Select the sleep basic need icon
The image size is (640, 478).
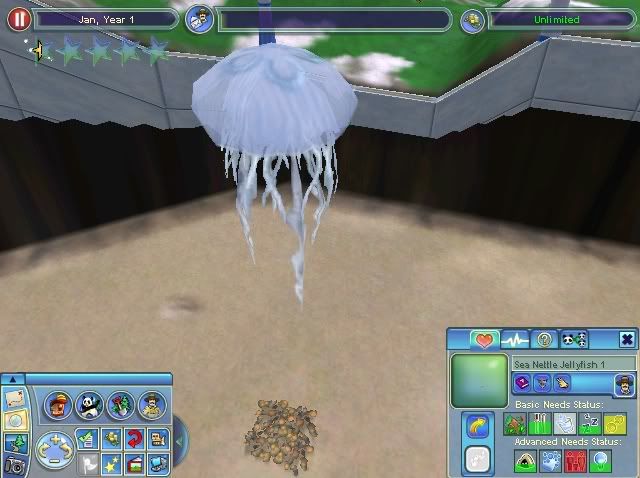coord(588,424)
